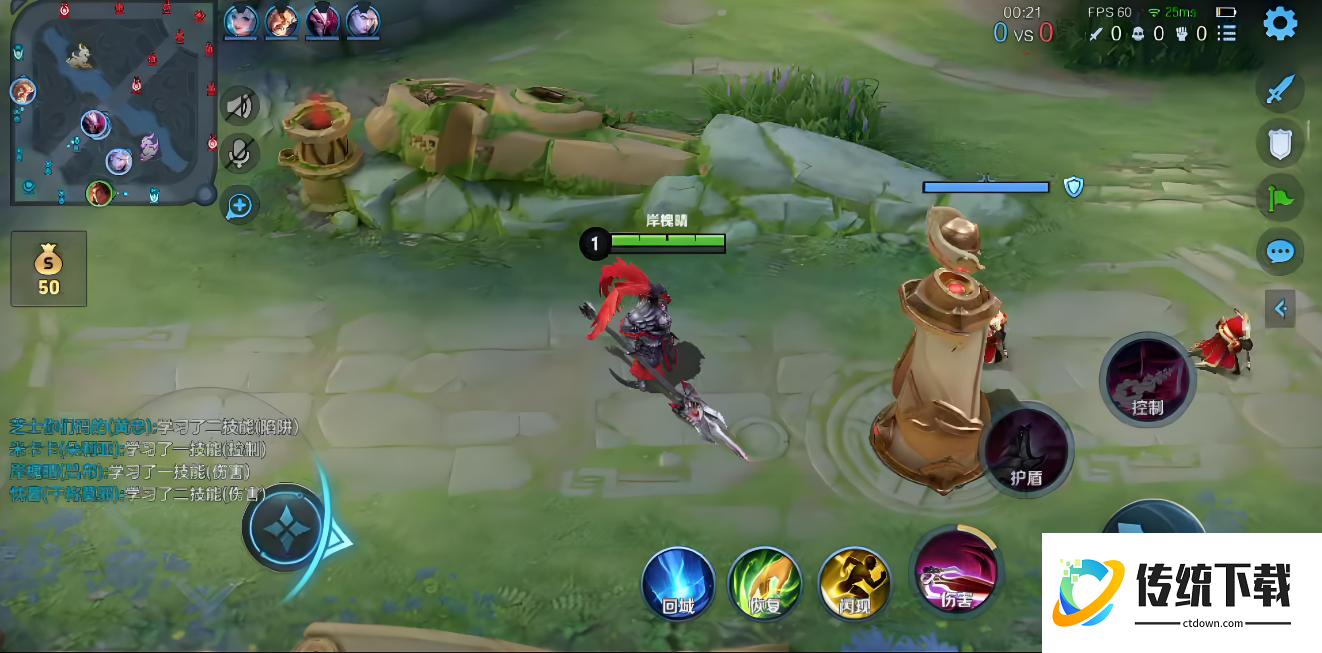This screenshot has height=653, width=1322.
Task: Select the green flag gather signal
Action: click(1280, 198)
